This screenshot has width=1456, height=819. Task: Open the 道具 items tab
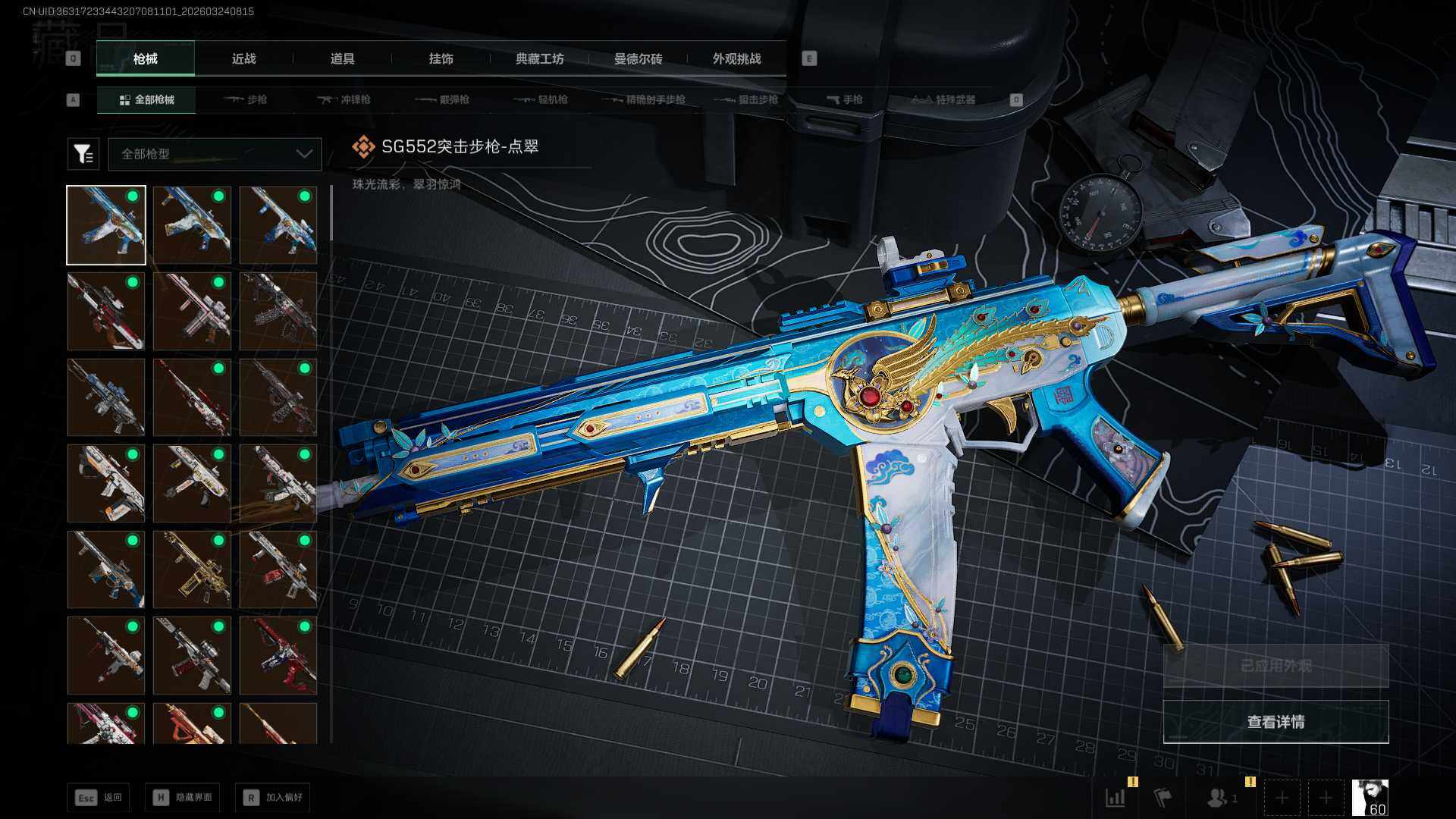342,58
